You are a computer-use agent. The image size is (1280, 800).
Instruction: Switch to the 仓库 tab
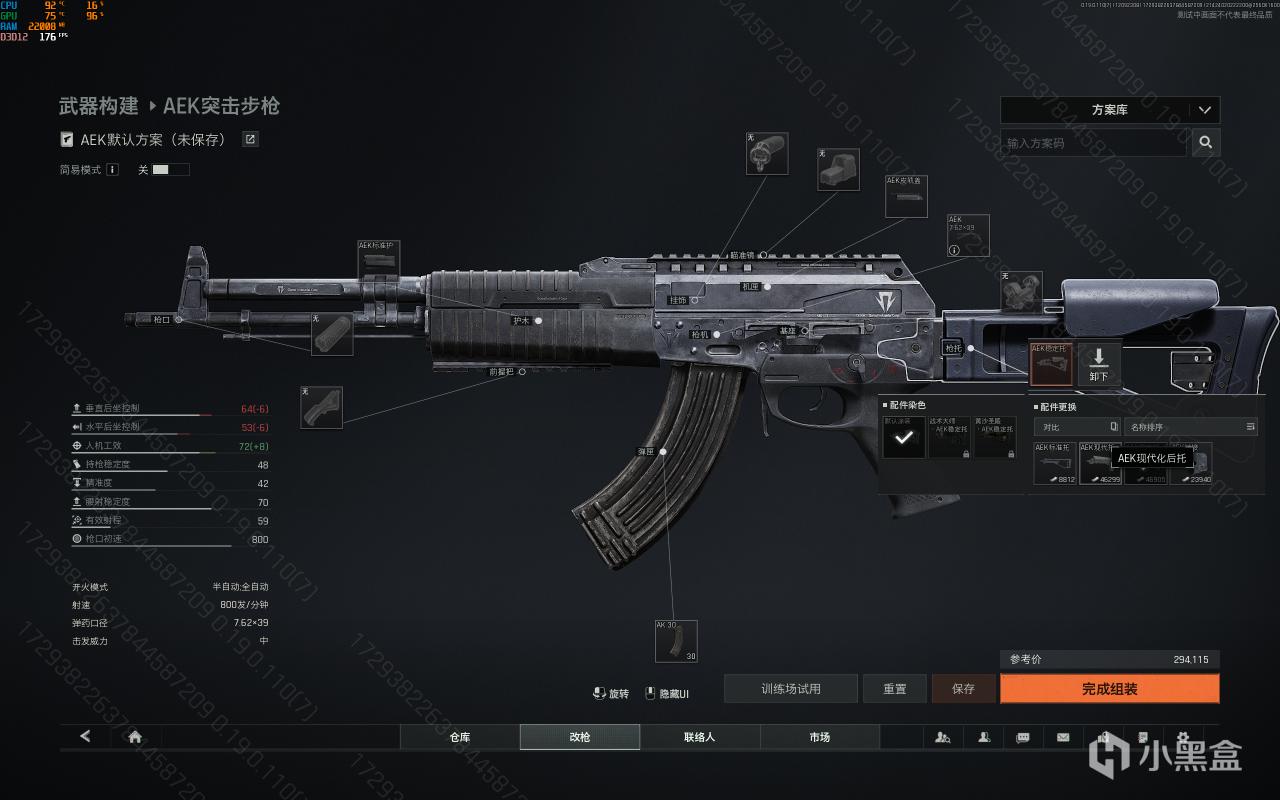460,737
